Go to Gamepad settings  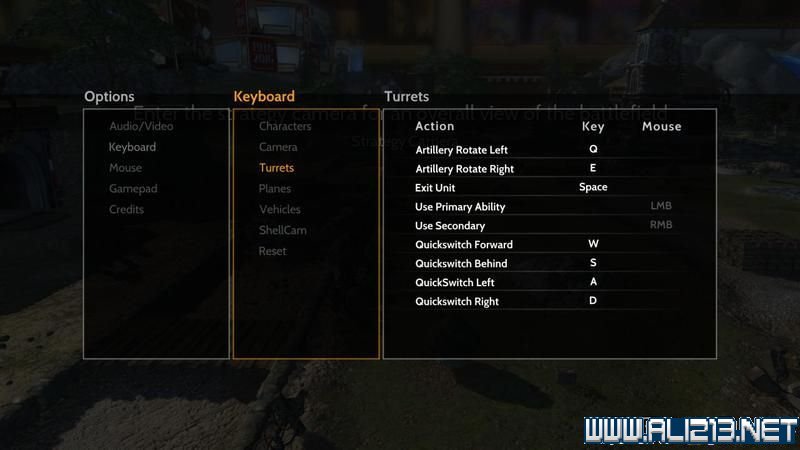[133, 189]
